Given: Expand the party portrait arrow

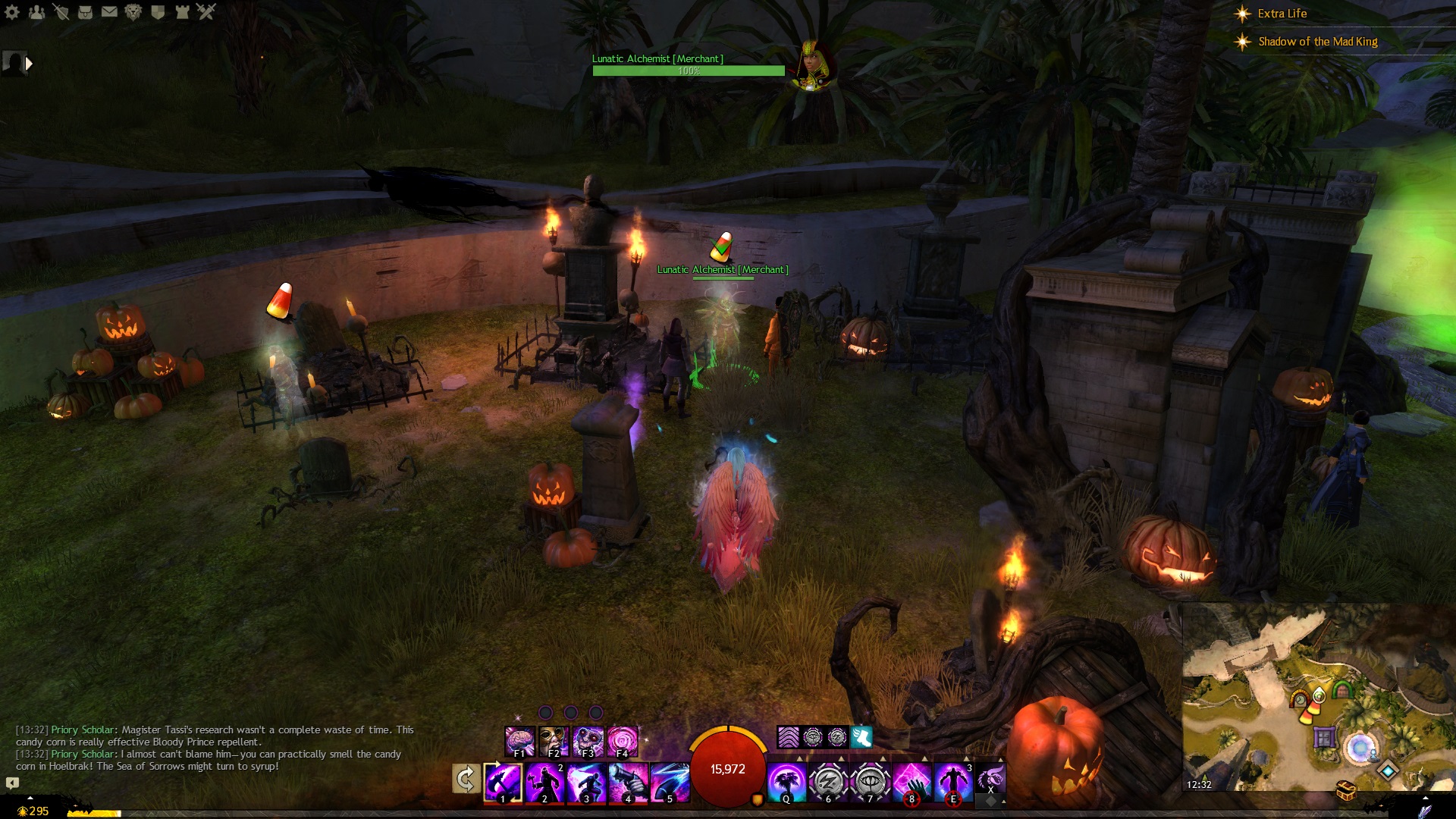Looking at the screenshot, I should pyautogui.click(x=29, y=64).
